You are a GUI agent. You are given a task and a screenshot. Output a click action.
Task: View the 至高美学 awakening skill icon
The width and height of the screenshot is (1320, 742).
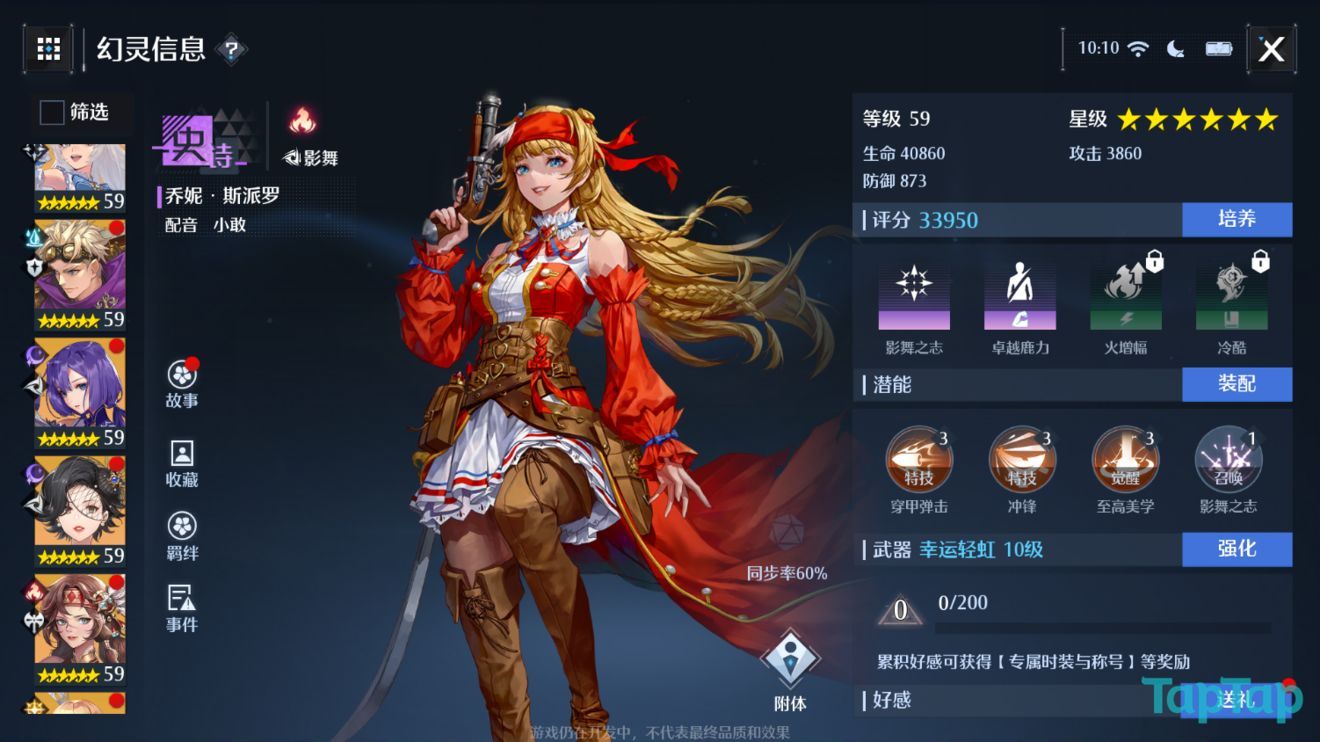tap(1125, 460)
